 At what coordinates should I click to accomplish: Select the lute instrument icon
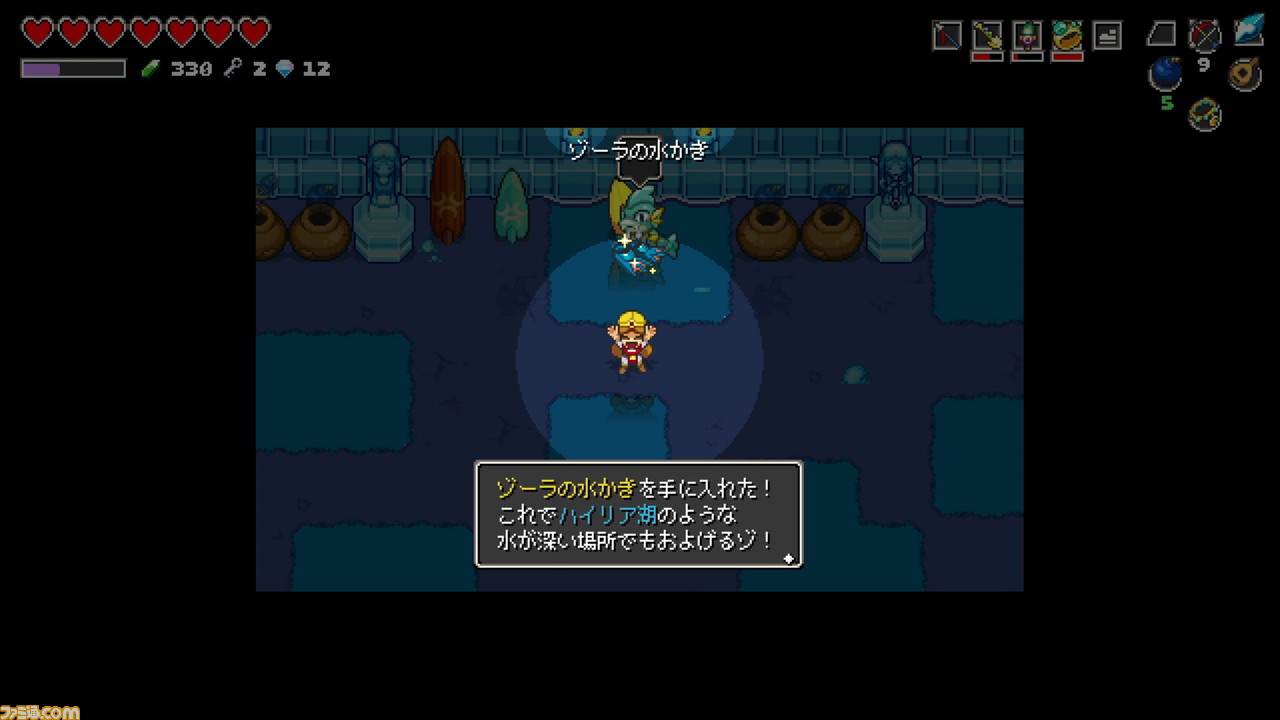click(x=1242, y=73)
